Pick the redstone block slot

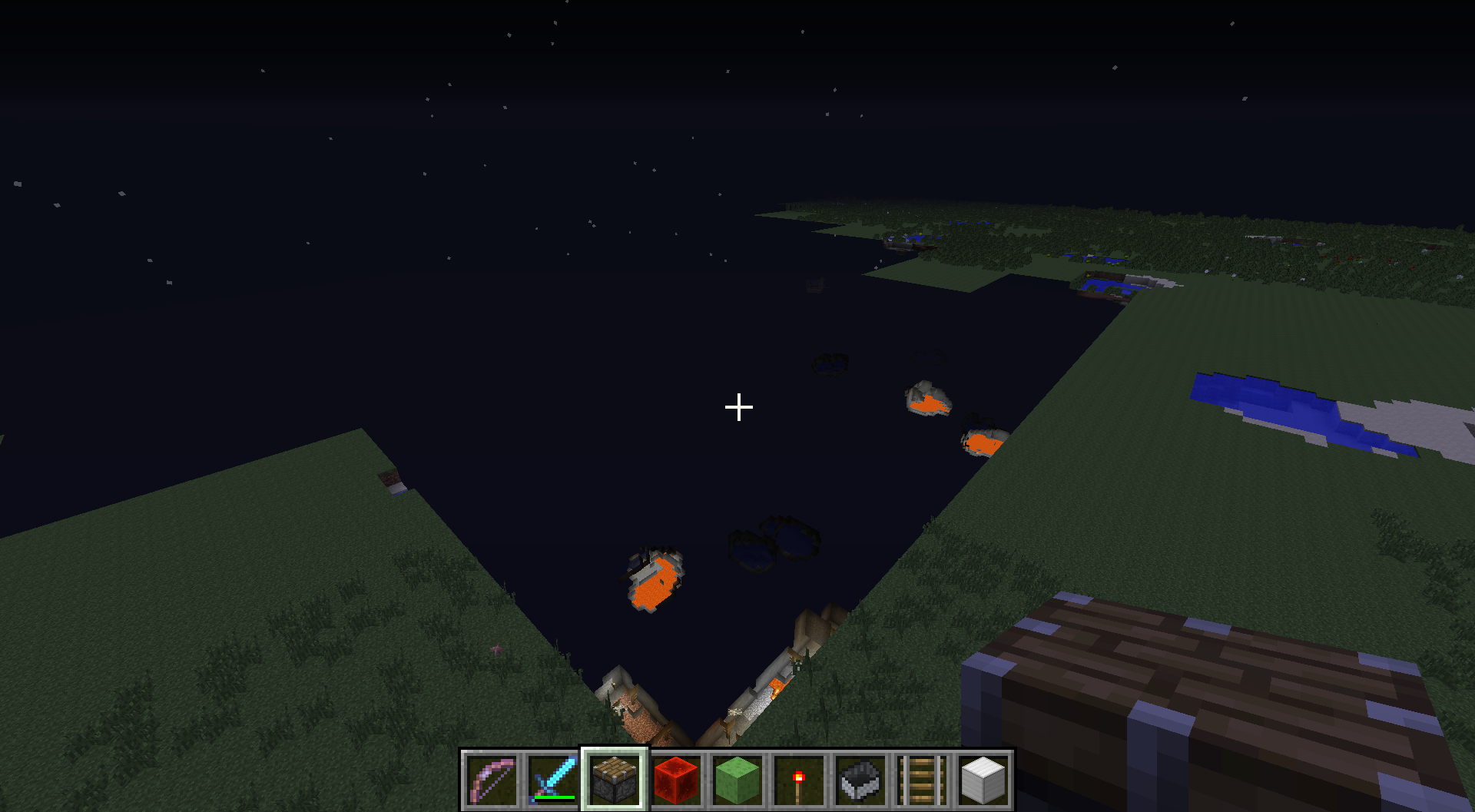coord(676,780)
